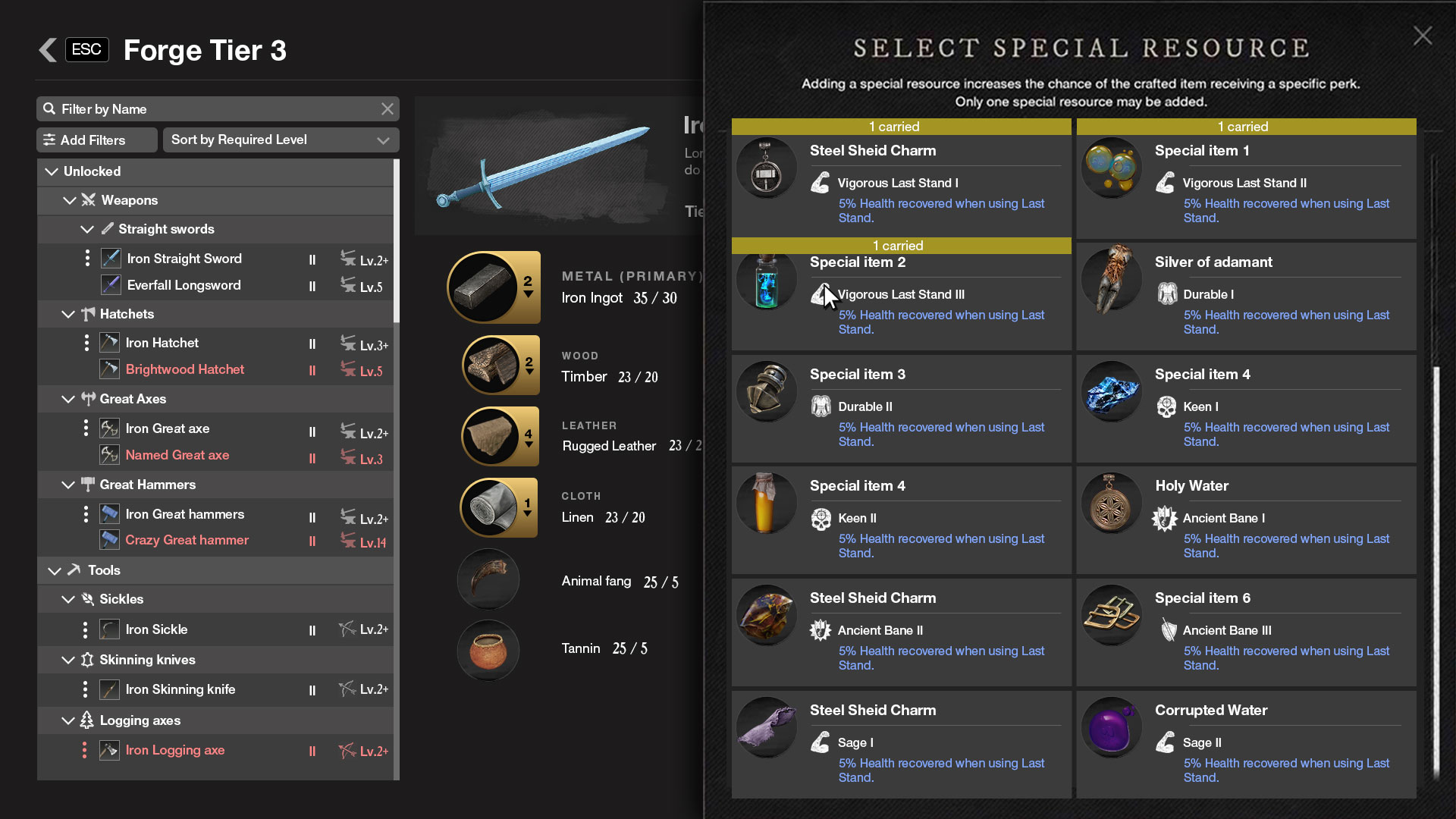Clear the name filter with the X
The height and width of the screenshot is (819, 1456).
pyautogui.click(x=388, y=109)
